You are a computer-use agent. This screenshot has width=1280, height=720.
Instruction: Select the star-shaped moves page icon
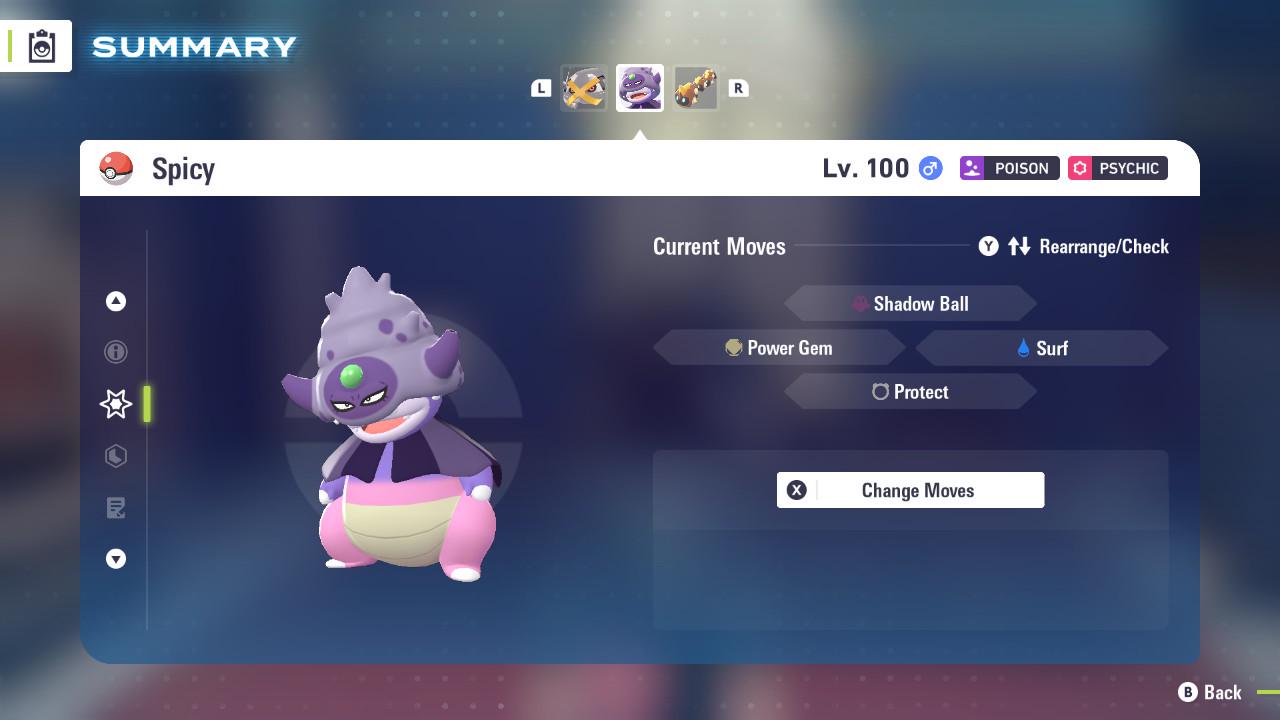point(116,404)
